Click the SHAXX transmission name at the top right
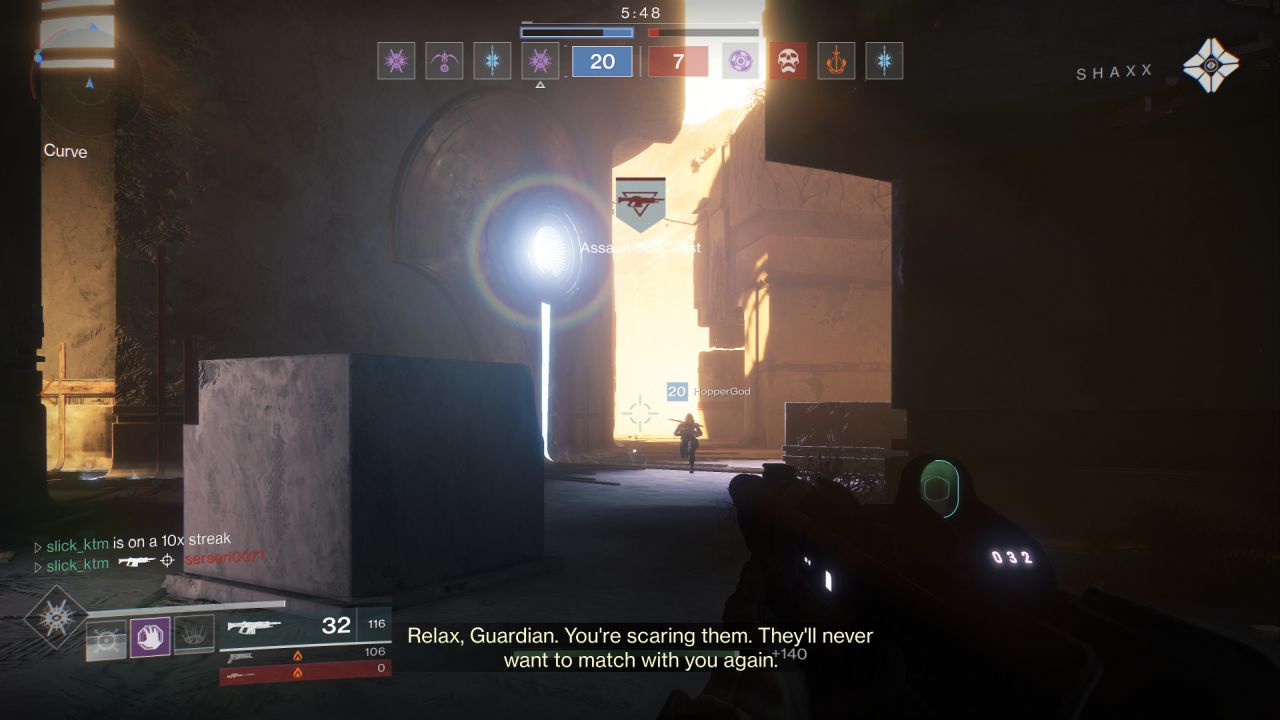 coord(1113,72)
